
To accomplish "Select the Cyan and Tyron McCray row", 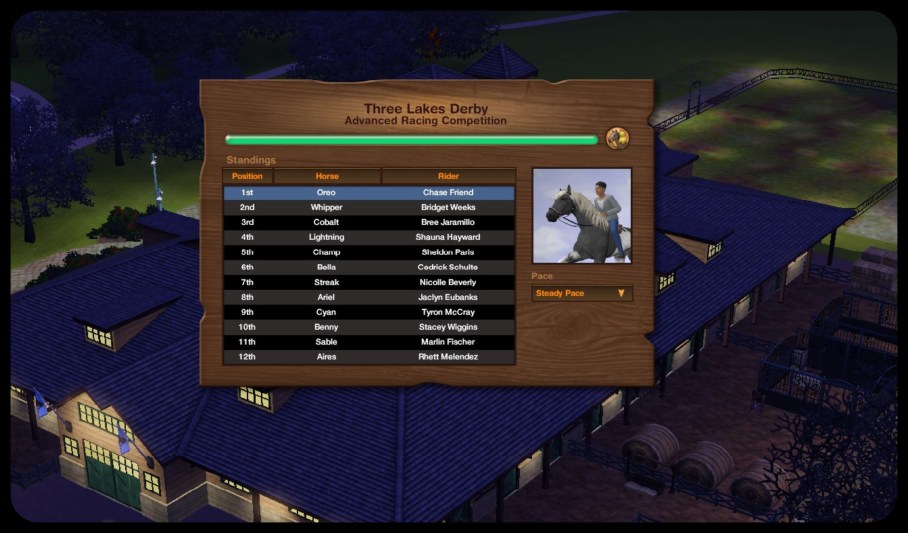I will (x=369, y=312).
